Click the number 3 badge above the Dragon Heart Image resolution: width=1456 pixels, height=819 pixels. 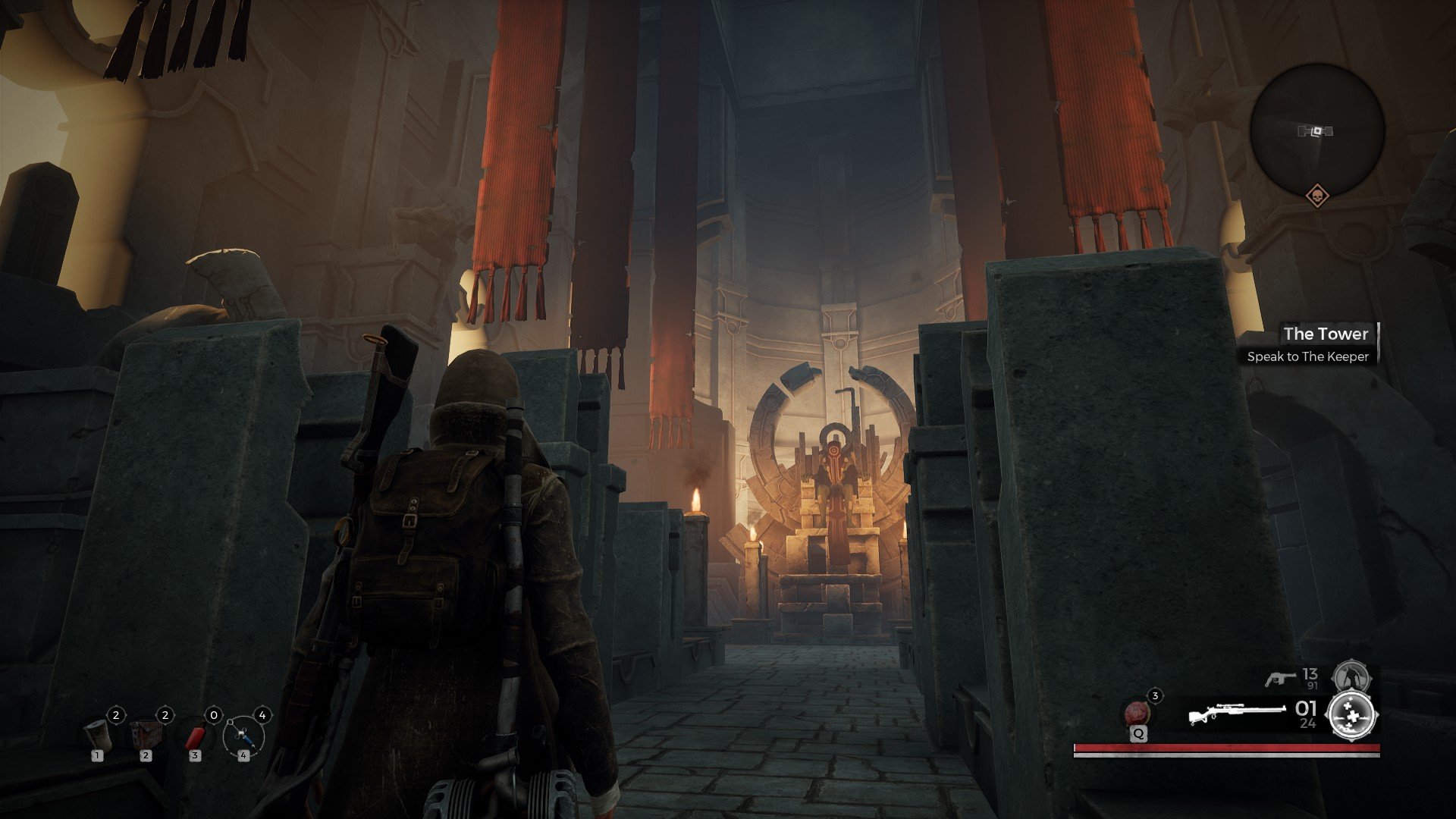1155,696
